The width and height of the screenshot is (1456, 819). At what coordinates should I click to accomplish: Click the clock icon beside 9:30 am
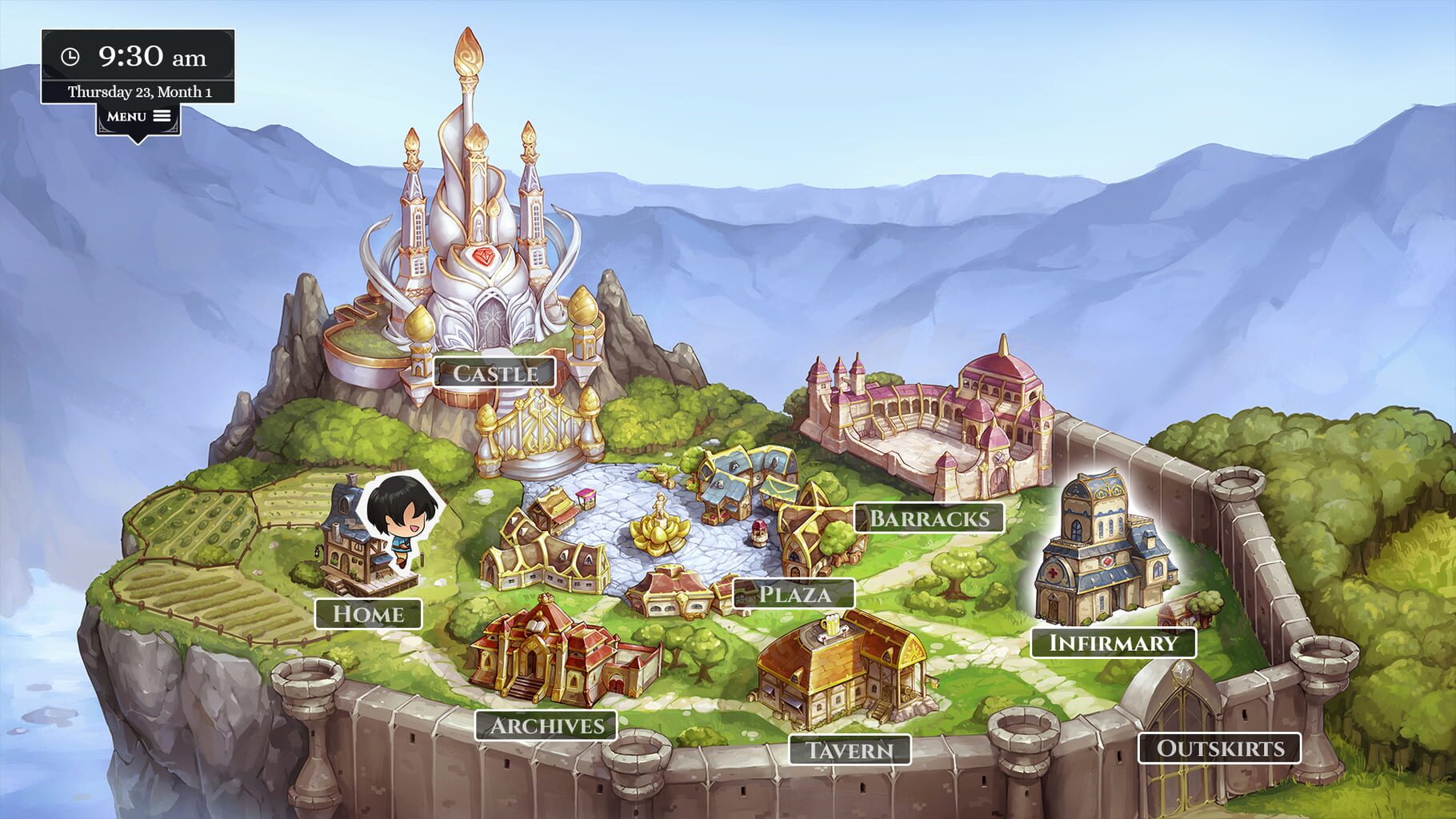(72, 57)
